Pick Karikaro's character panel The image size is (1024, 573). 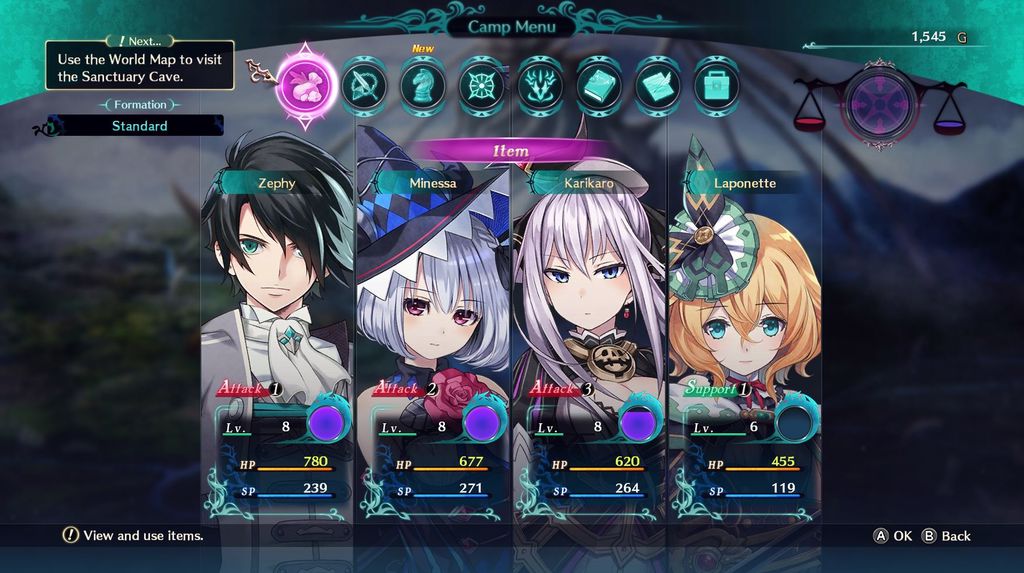point(589,330)
